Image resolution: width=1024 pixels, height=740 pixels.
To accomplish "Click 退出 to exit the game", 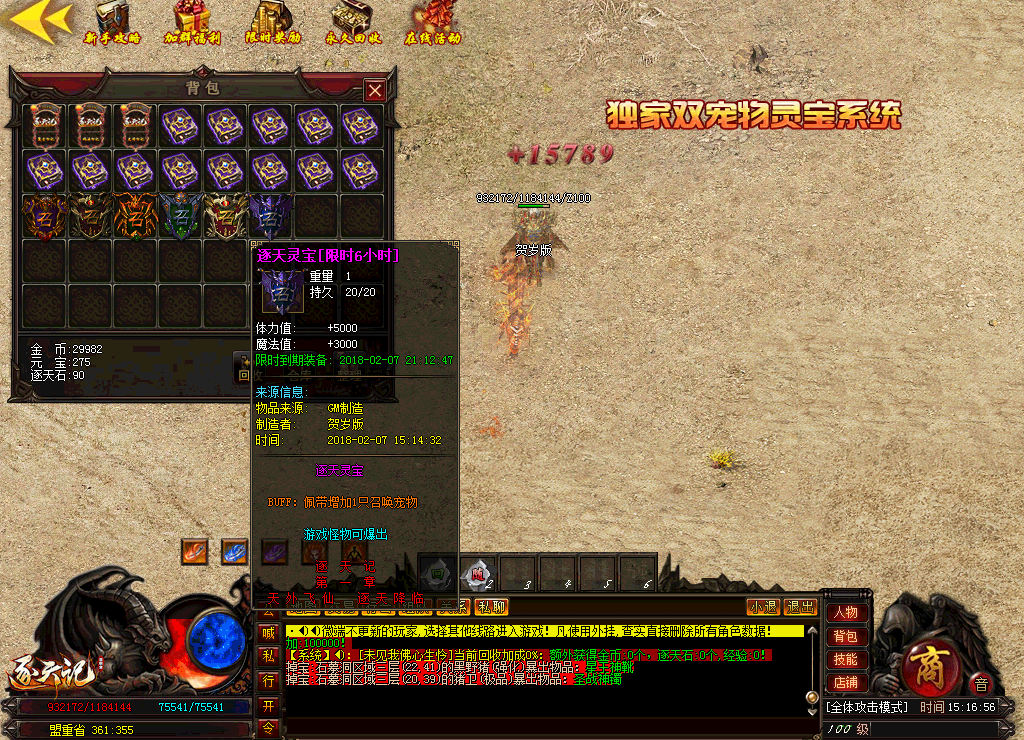I will (x=799, y=607).
